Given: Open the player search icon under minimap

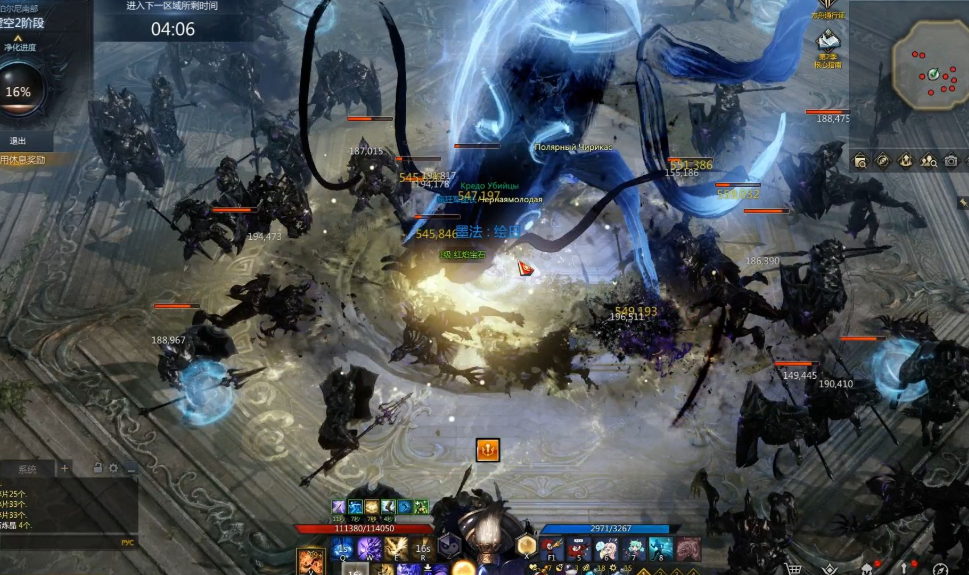Looking at the screenshot, I should point(928,160).
